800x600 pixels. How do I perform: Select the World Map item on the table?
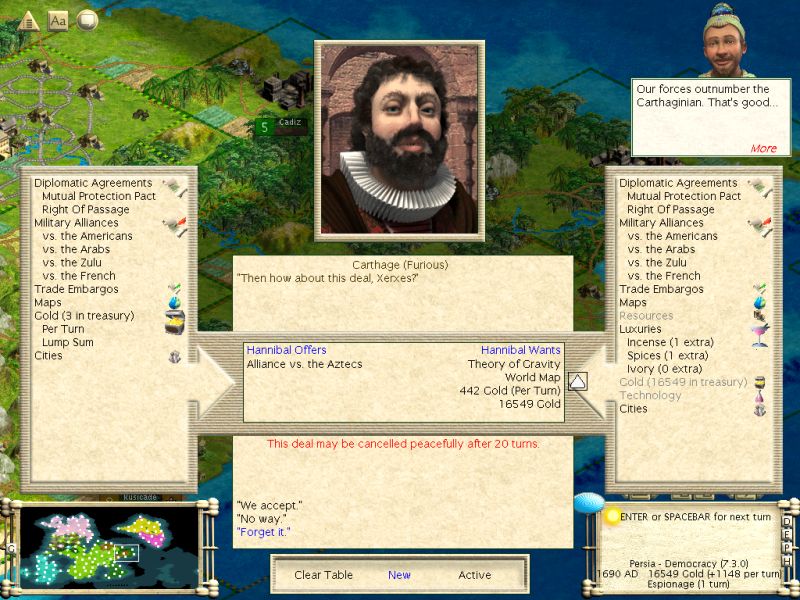tap(532, 378)
